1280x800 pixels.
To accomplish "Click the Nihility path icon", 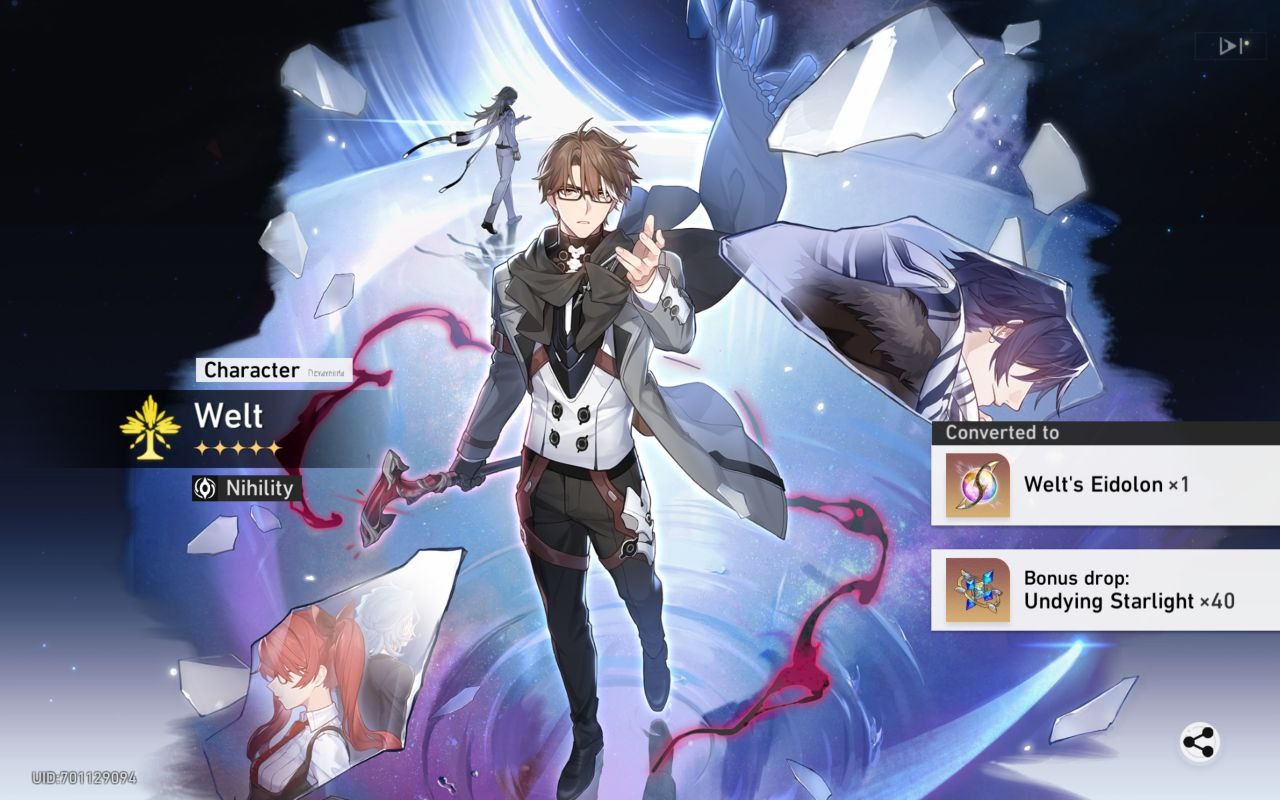I will tap(206, 488).
